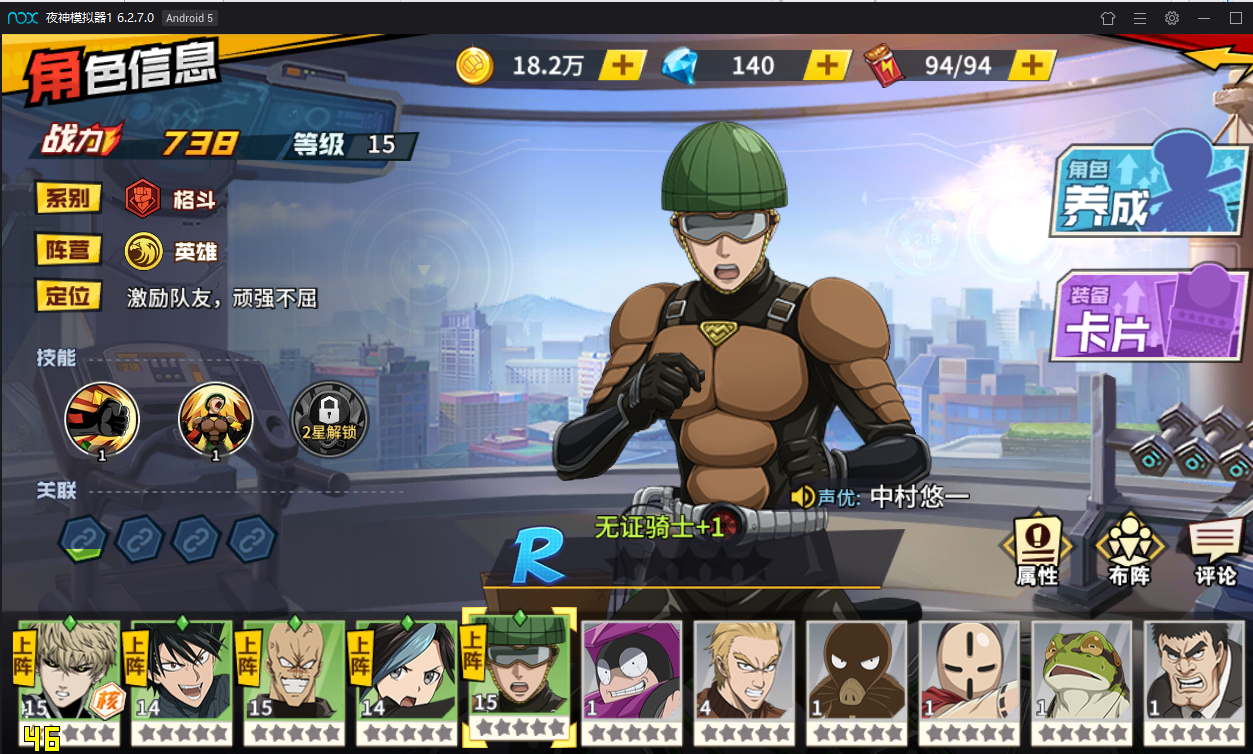The height and width of the screenshot is (754, 1253).
Task: Open the 评论 comments
Action: point(1216,551)
